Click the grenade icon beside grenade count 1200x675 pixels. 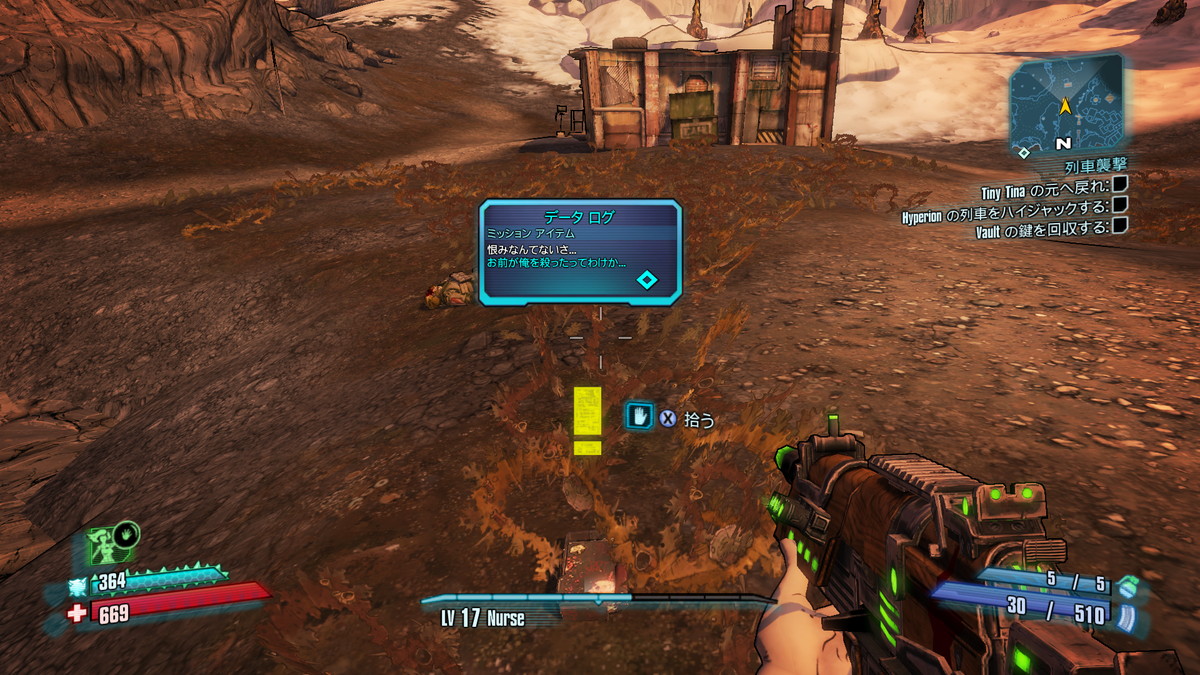(1127, 583)
